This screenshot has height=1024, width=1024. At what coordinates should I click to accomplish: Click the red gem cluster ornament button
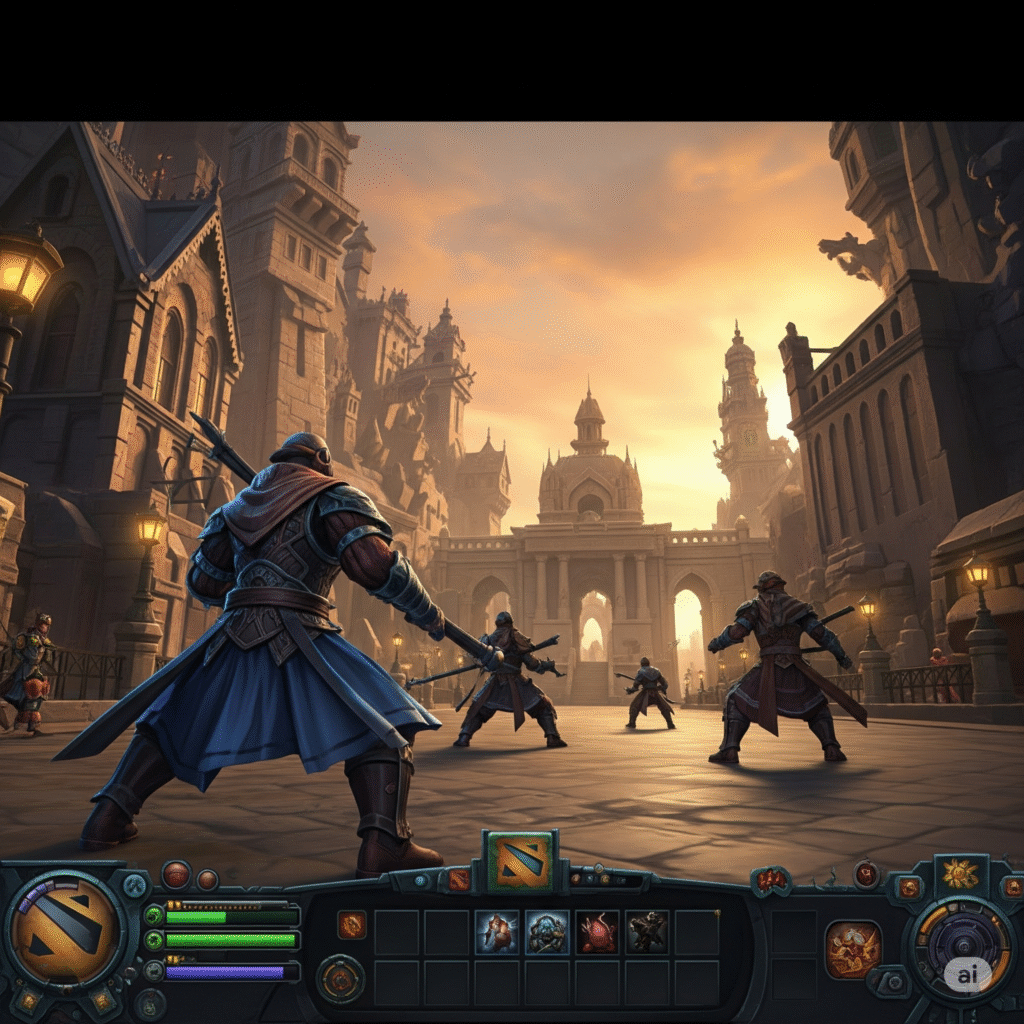click(771, 880)
